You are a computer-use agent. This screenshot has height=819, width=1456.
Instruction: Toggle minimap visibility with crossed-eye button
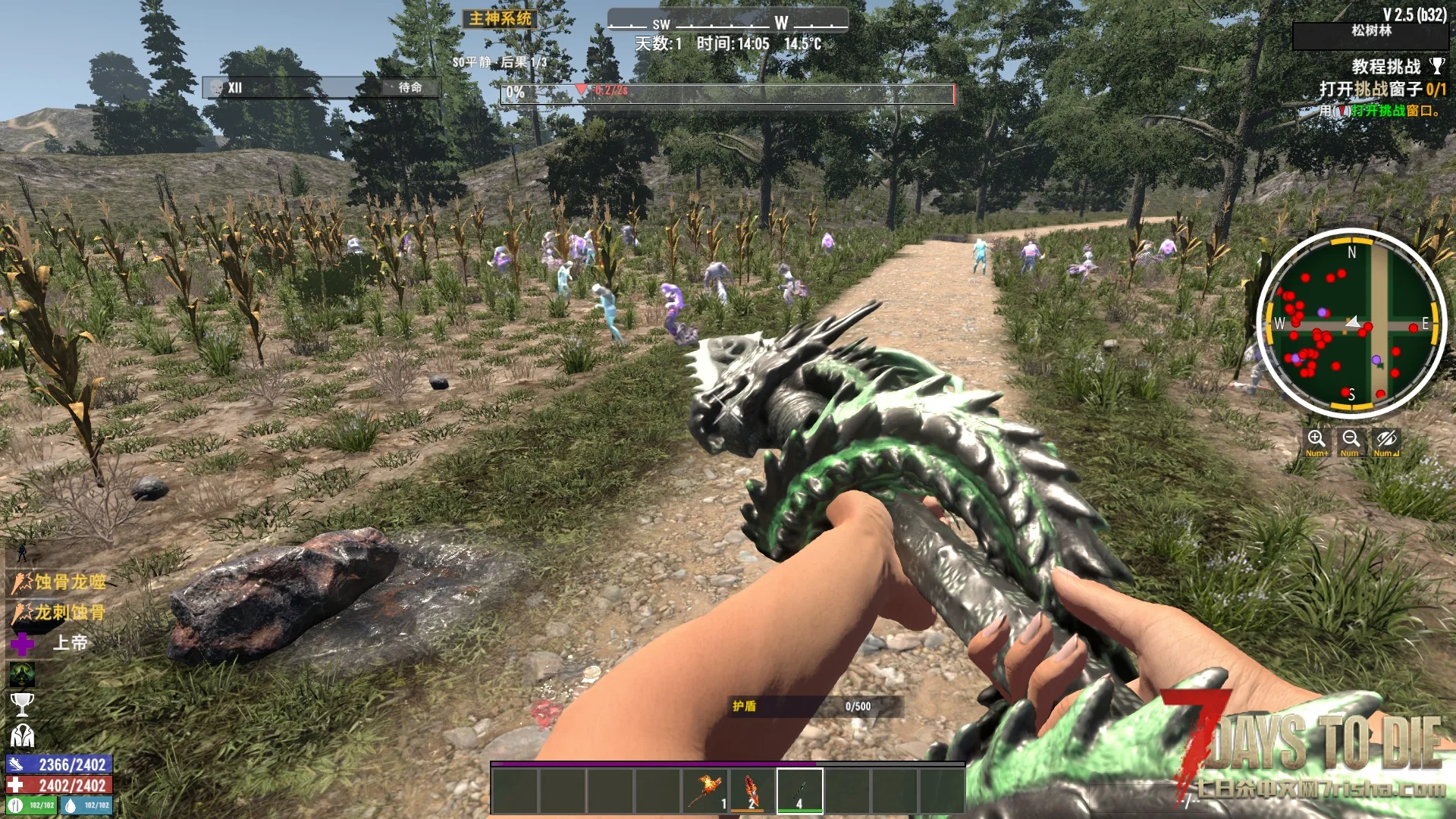pyautogui.click(x=1386, y=441)
